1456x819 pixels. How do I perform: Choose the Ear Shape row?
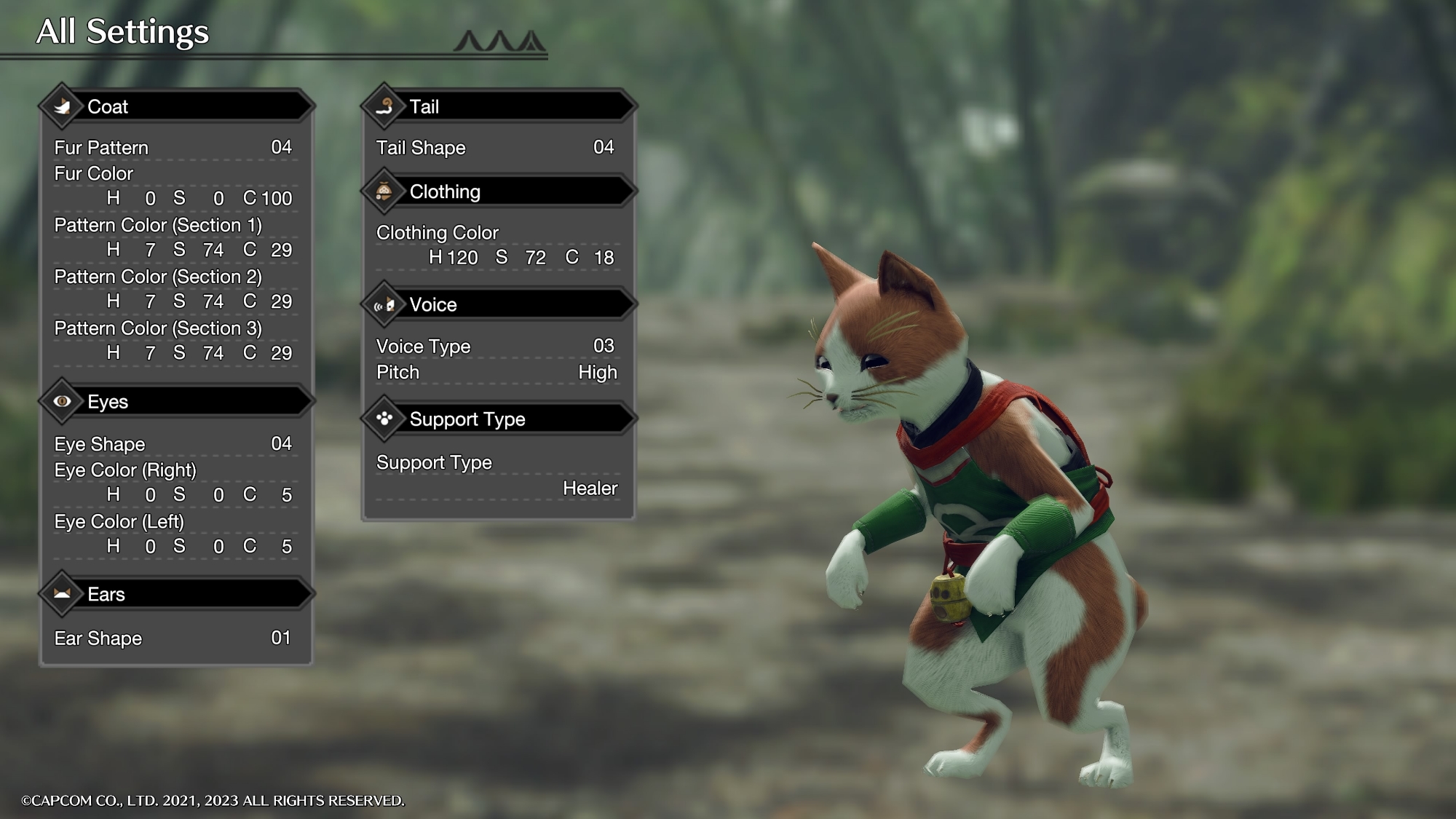173,638
